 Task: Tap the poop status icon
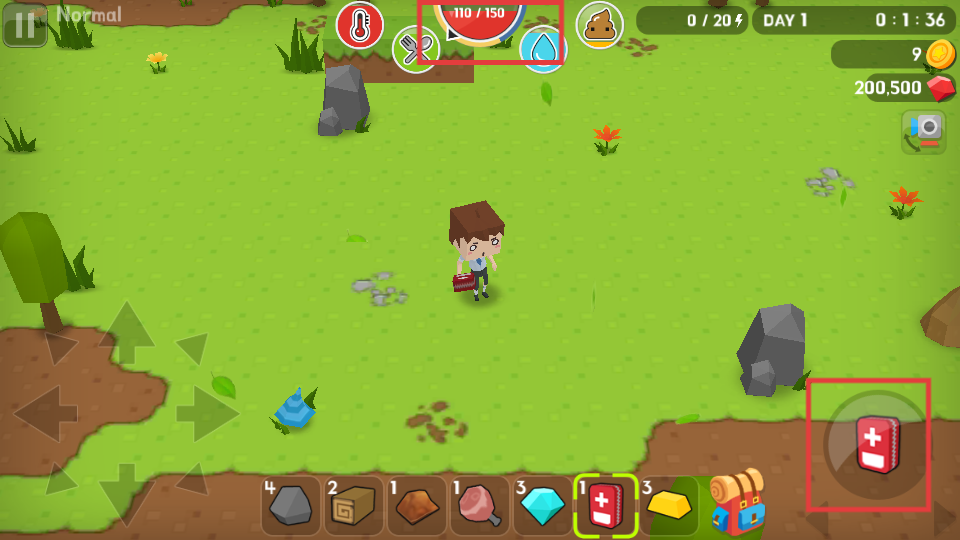599,25
